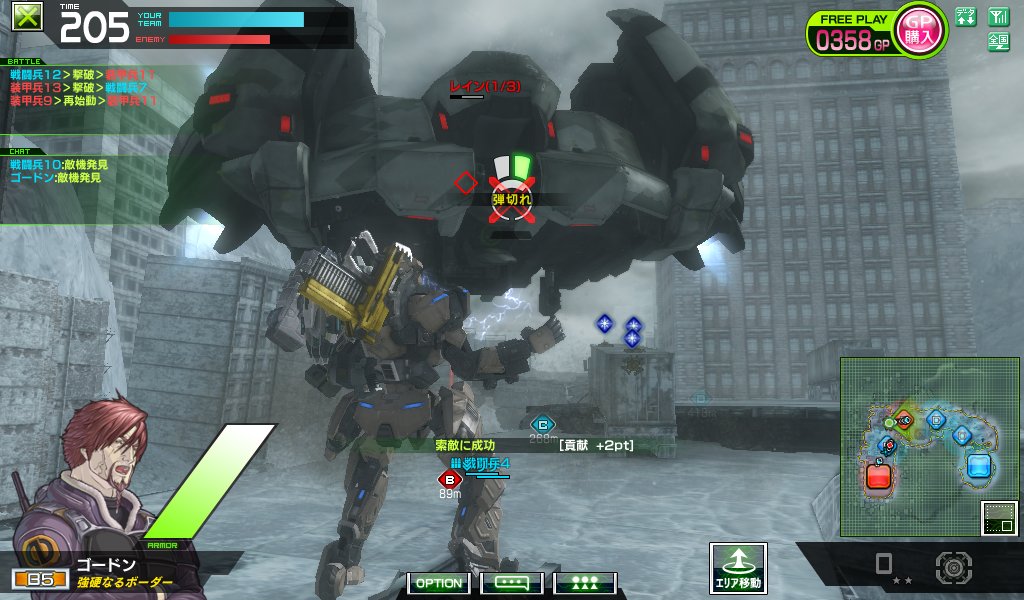Viewport: 1024px width, 600px height.
Task: Open the chat speech-bubble button
Action: click(x=511, y=583)
